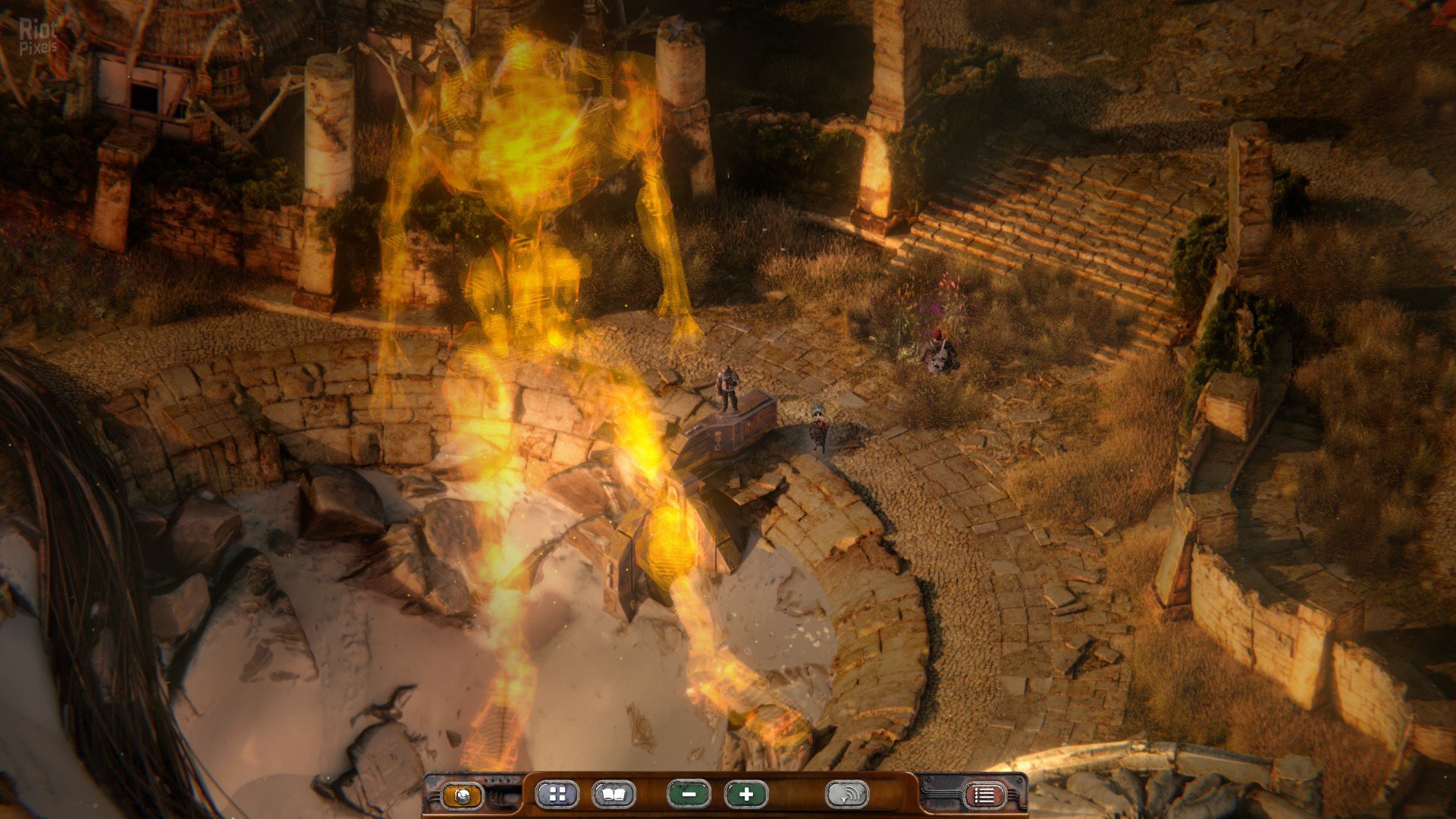Viewport: 1456px width, 819px height.
Task: Zoom out with the green minus button
Action: (689, 794)
